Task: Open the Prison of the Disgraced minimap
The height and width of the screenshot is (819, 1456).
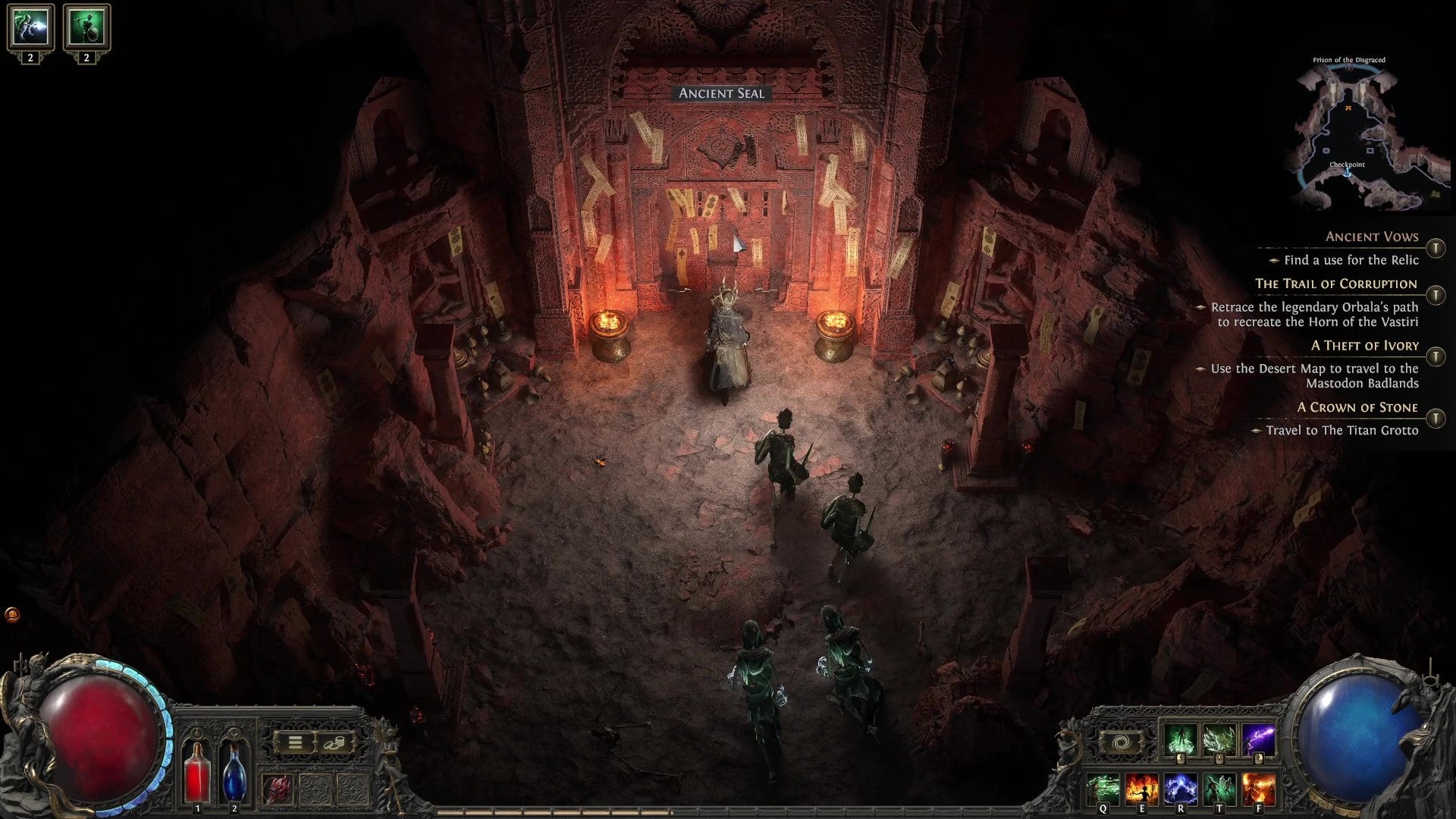Action: tap(1357, 136)
